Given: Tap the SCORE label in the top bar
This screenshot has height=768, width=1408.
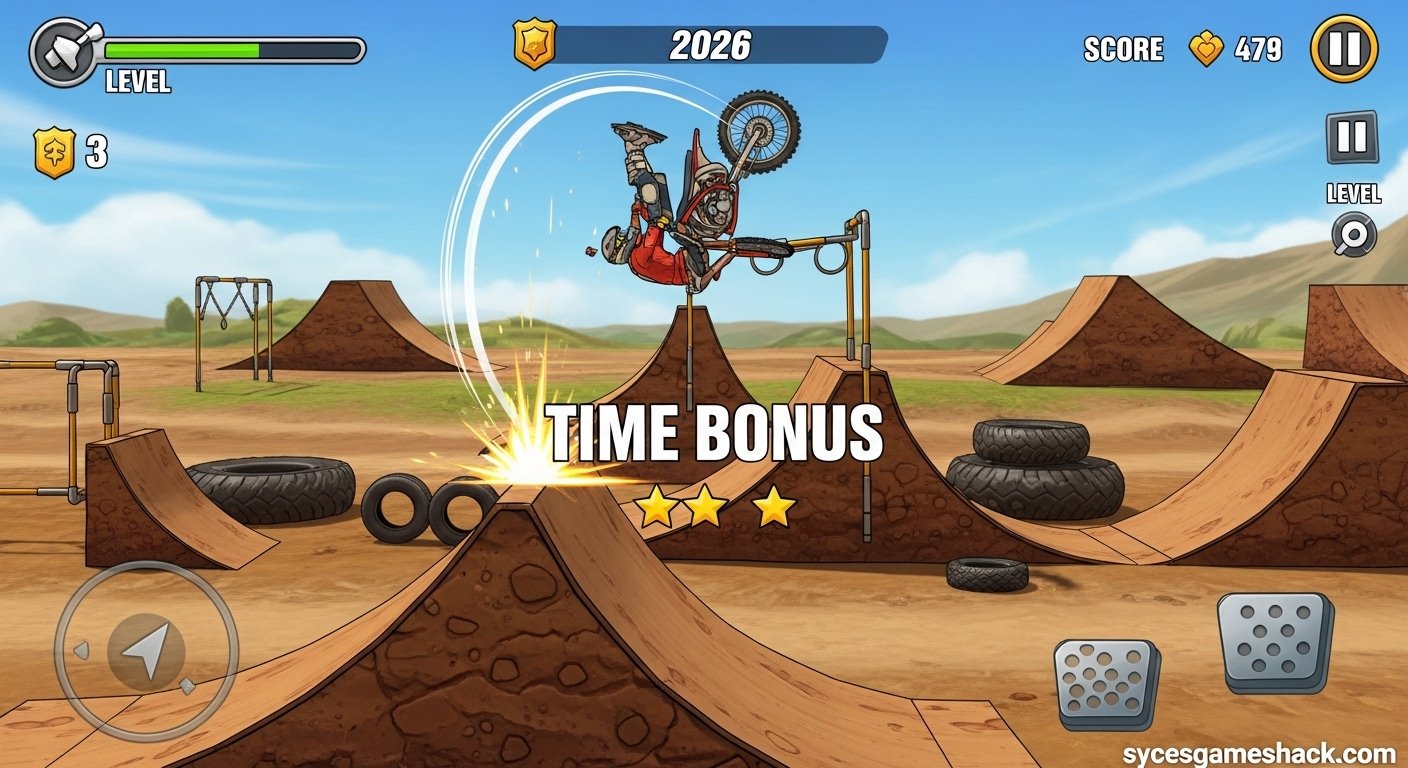Looking at the screenshot, I should coord(1124,49).
